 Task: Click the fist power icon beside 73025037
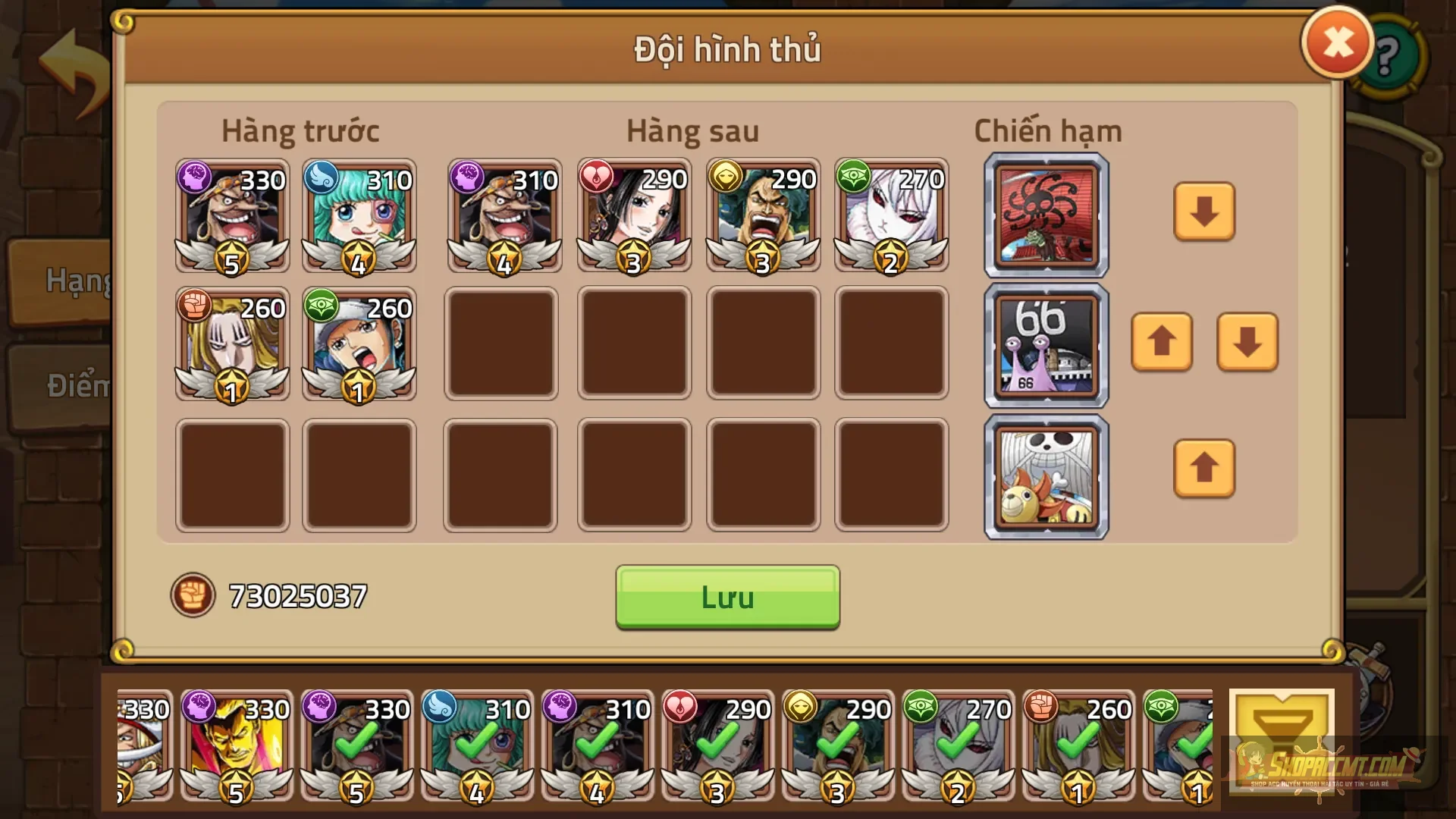point(193,595)
